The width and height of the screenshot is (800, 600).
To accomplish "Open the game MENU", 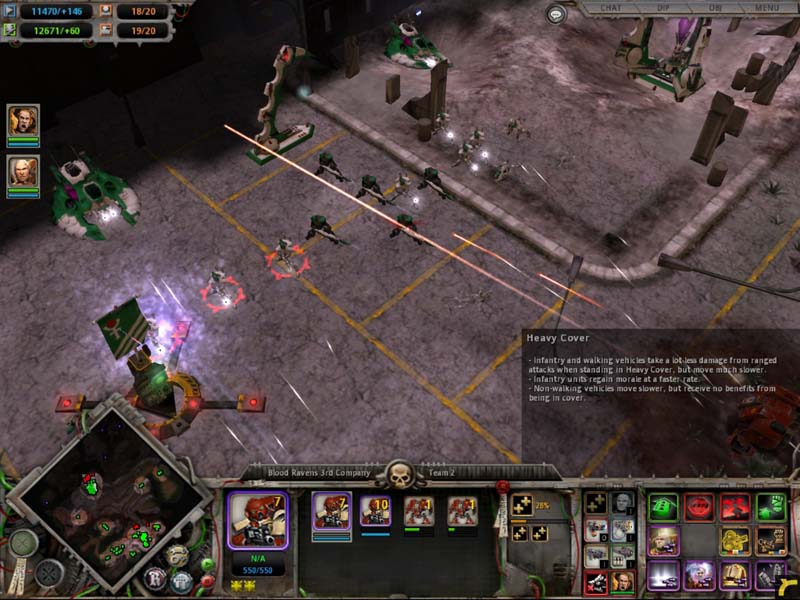I will click(x=767, y=8).
